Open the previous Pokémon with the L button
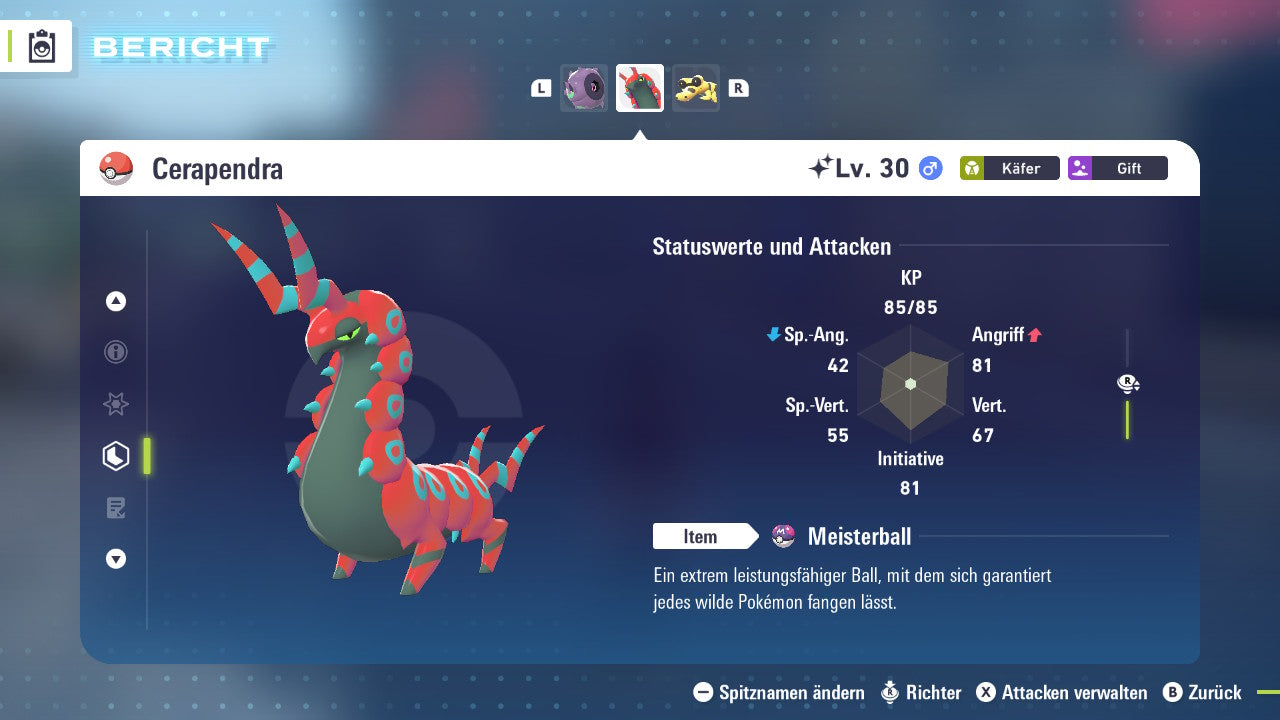Image resolution: width=1280 pixels, height=720 pixels. coord(540,87)
